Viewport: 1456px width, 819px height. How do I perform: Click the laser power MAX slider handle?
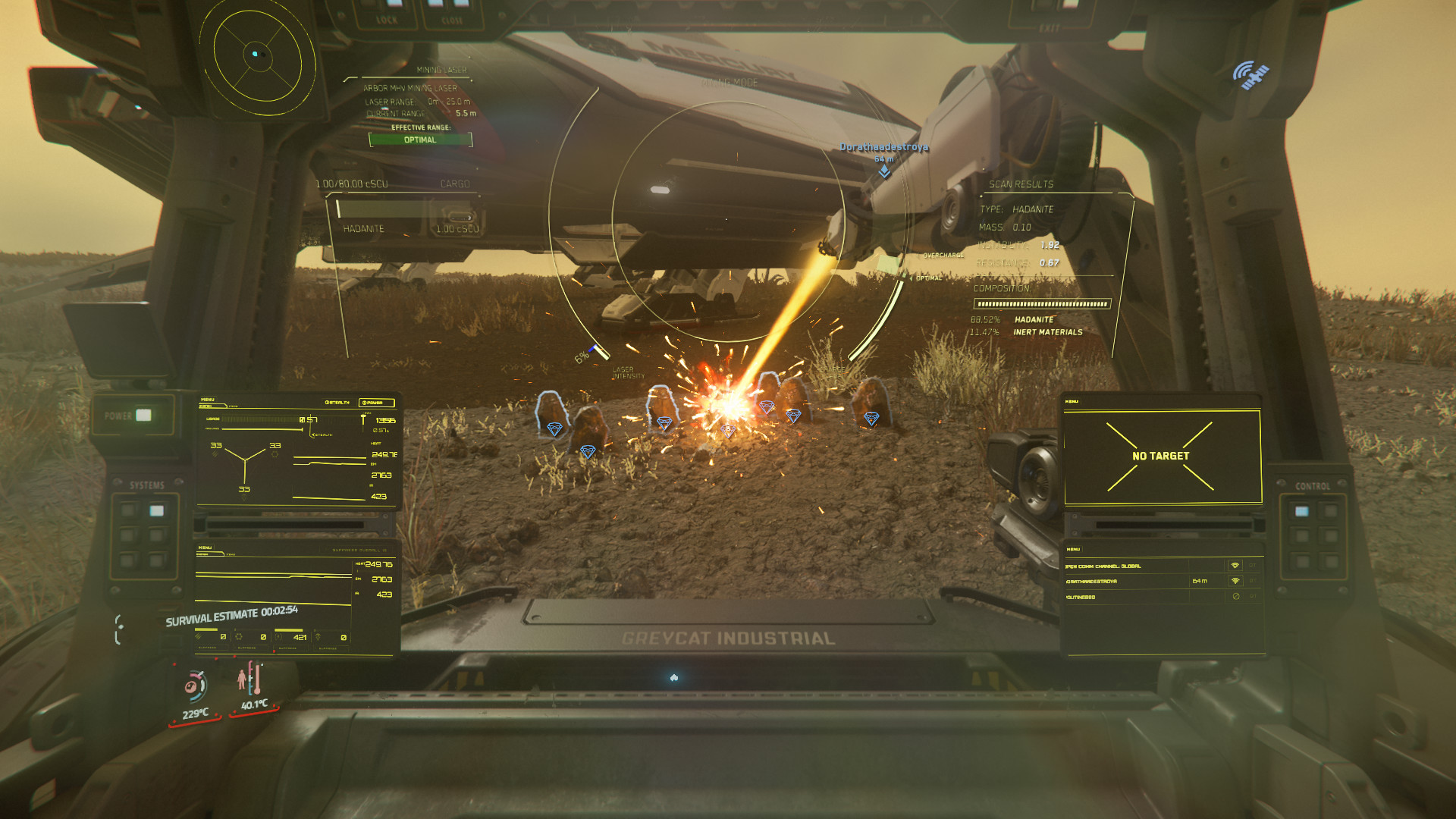pyautogui.click(x=363, y=416)
